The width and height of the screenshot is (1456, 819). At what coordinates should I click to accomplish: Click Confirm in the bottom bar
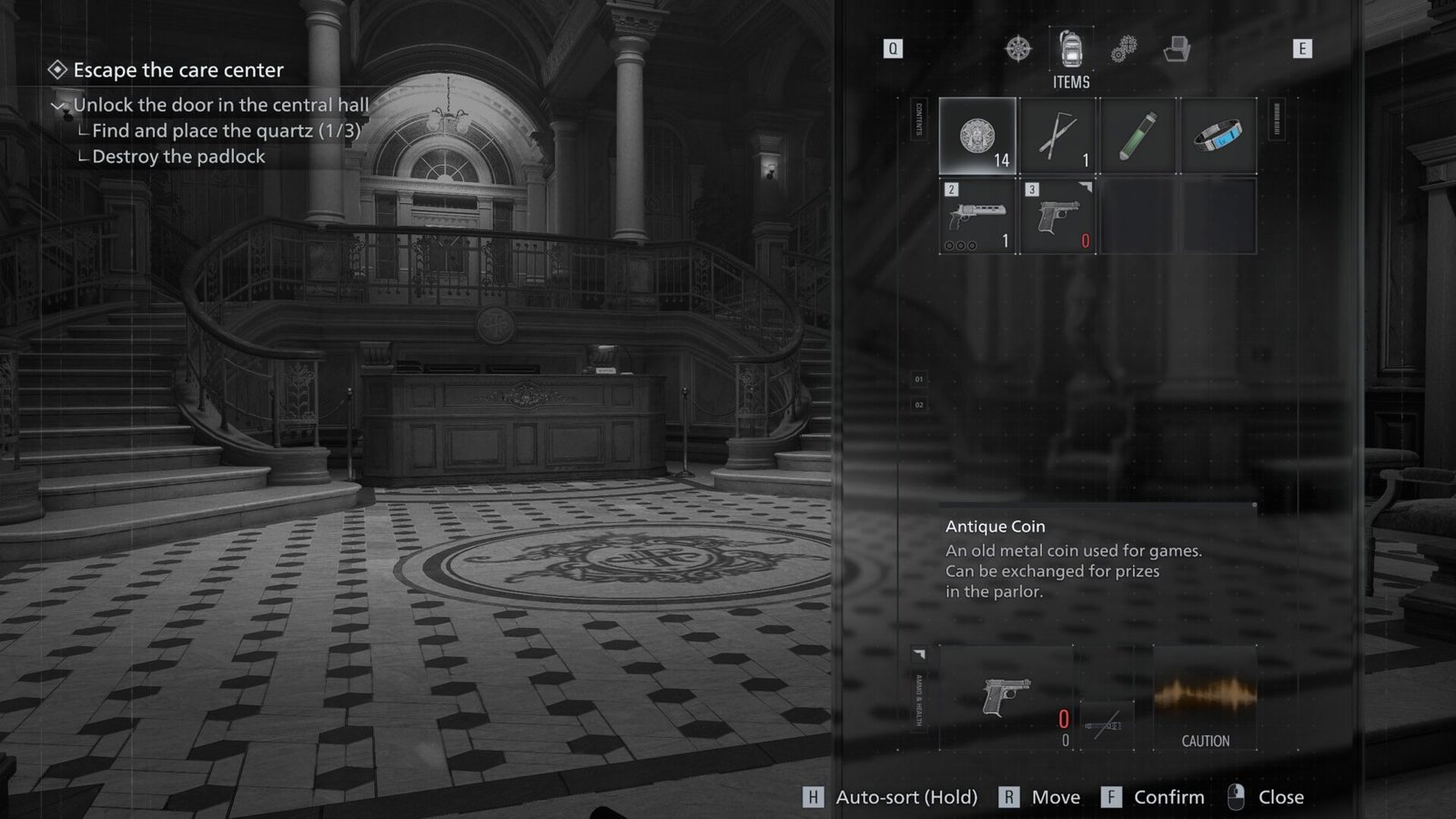click(x=1152, y=797)
